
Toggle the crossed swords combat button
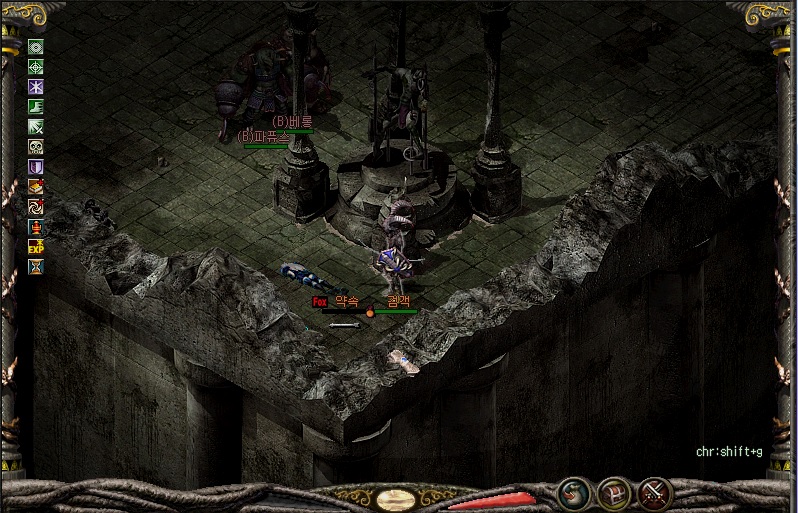[x=655, y=494]
